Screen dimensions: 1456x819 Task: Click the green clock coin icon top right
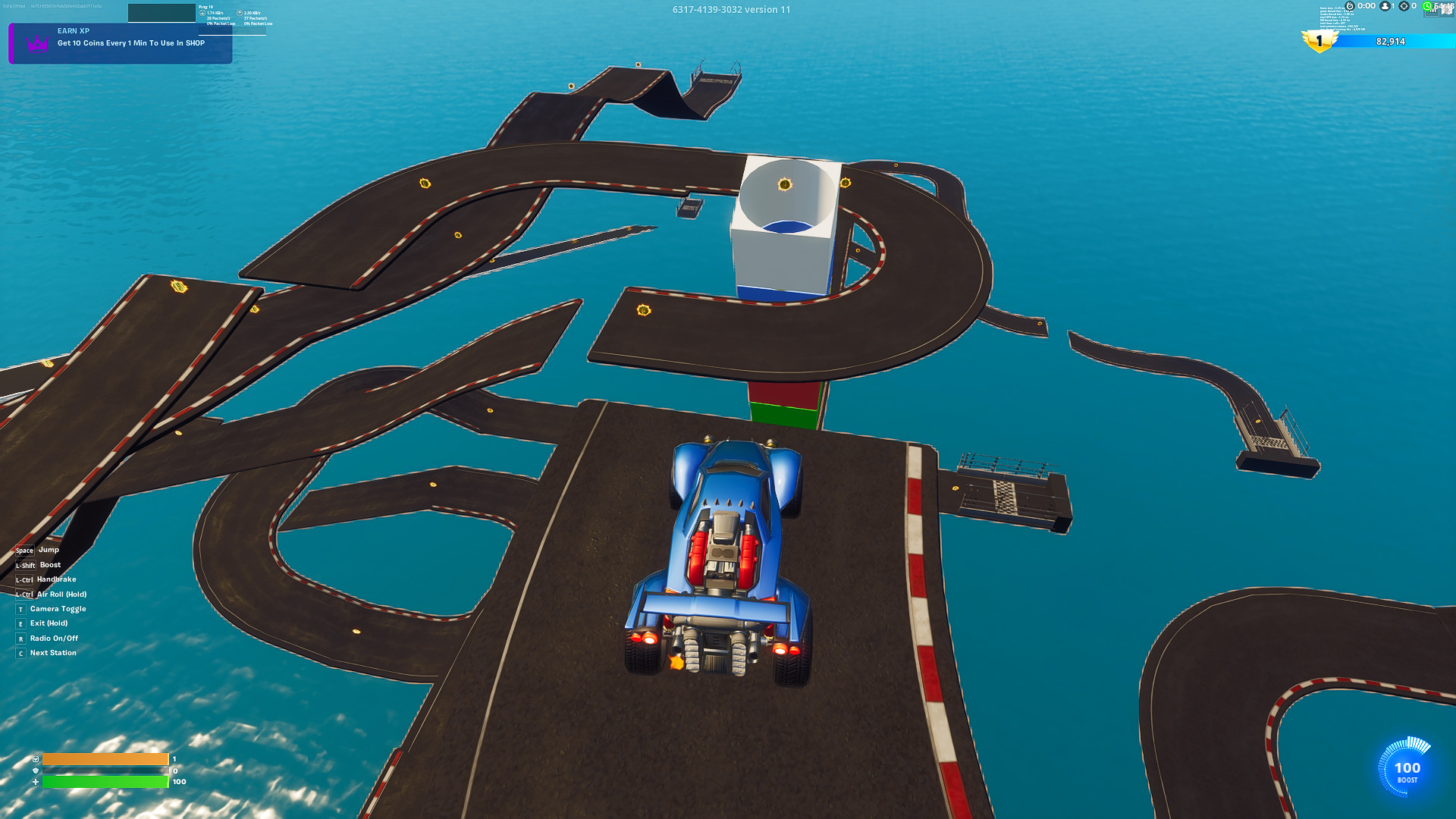click(1428, 7)
